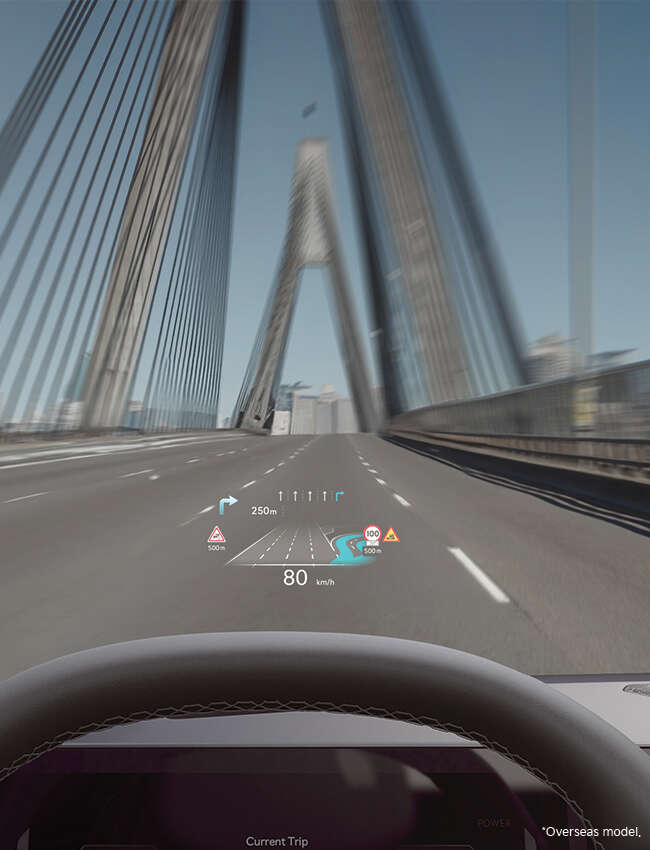Open the Current Trip display
Viewport: 650px width, 850px height.
[x=276, y=841]
